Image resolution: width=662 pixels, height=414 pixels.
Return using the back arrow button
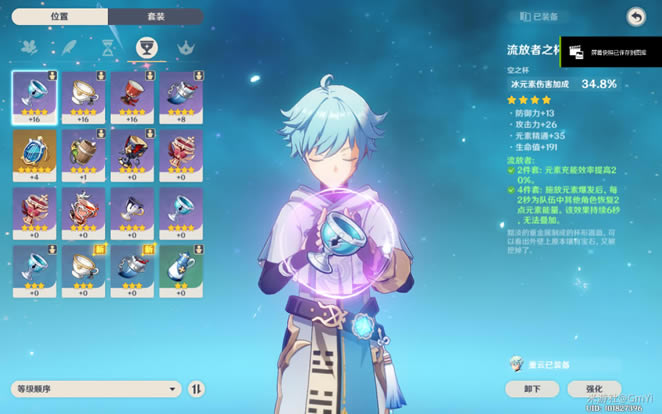[x=635, y=16]
